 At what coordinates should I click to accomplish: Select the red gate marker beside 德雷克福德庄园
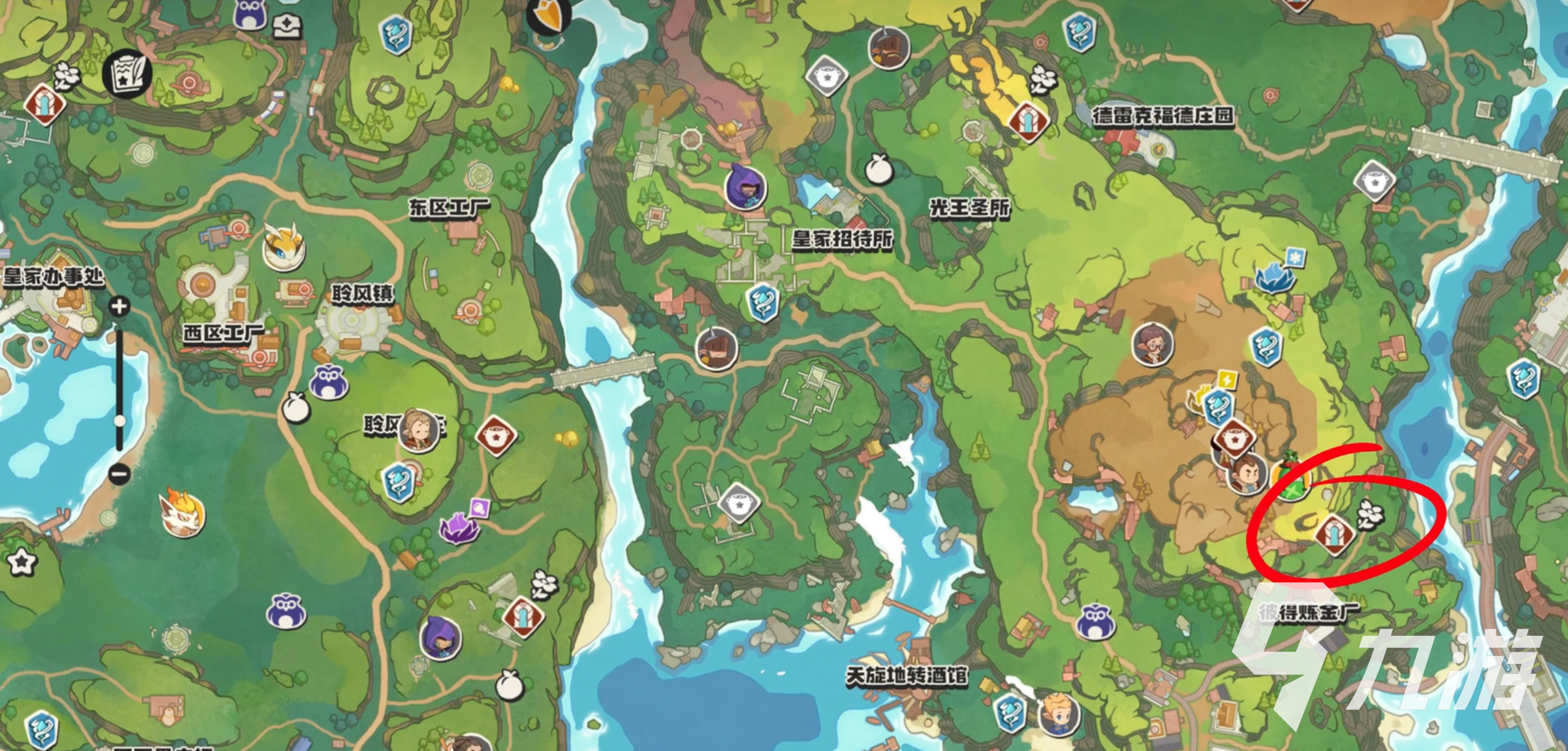pos(1029,122)
